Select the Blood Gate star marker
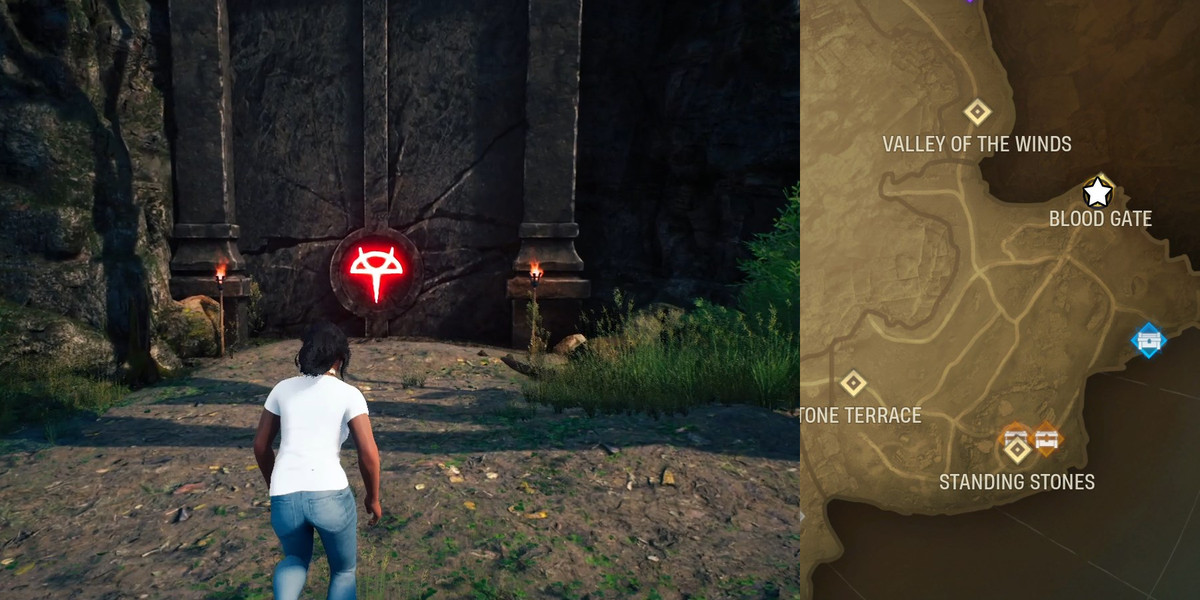The height and width of the screenshot is (600, 1200). coord(1098,191)
